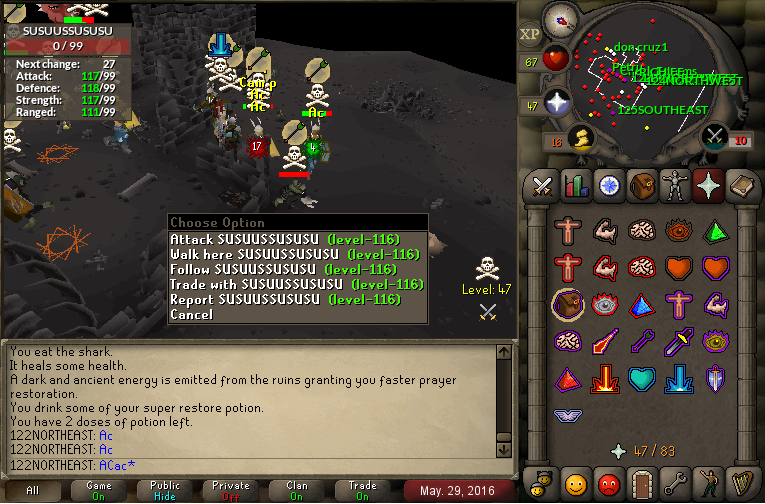Show the Stats bar-chart tab

[575, 186]
